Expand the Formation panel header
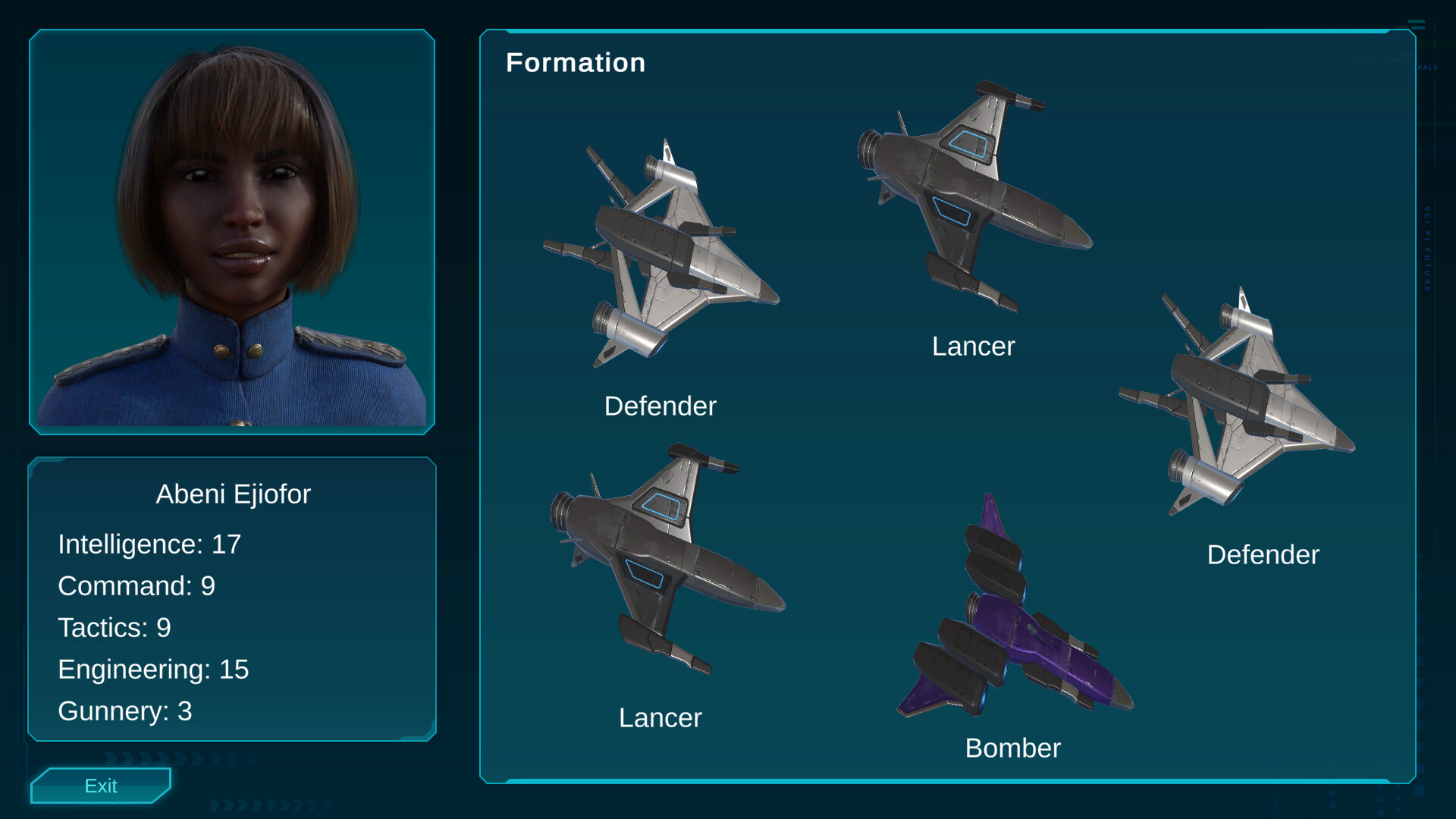Screen dimensions: 1456x819 [x=576, y=62]
